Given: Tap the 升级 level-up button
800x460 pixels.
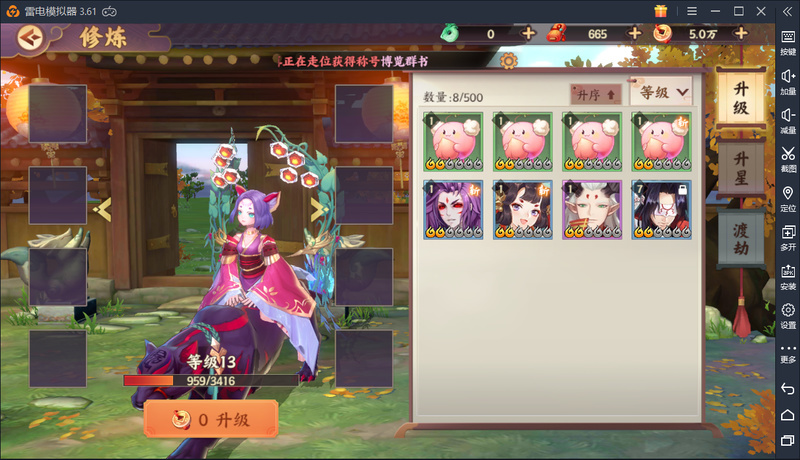Looking at the screenshot, I should pos(211,419).
